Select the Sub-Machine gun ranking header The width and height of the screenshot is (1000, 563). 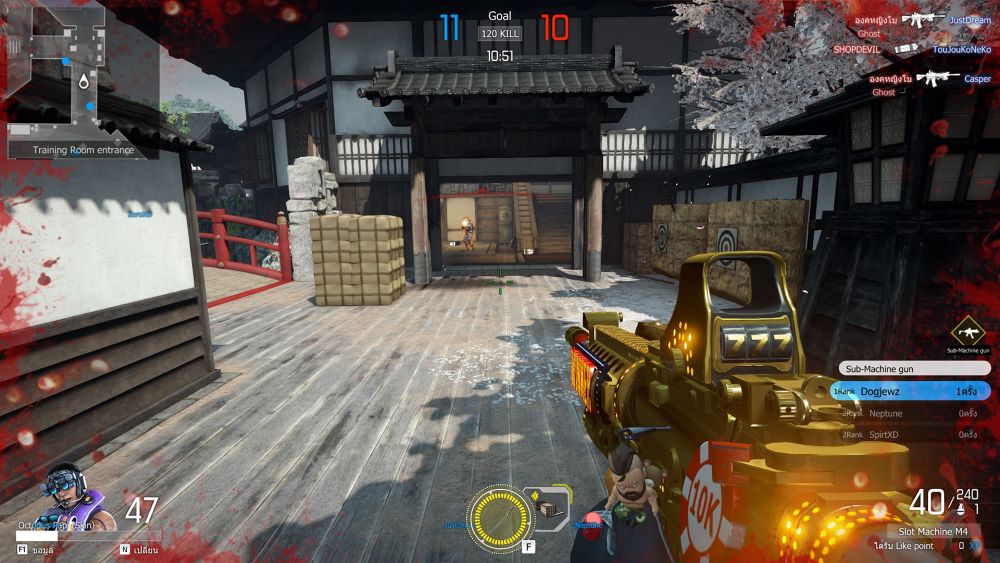tap(910, 368)
